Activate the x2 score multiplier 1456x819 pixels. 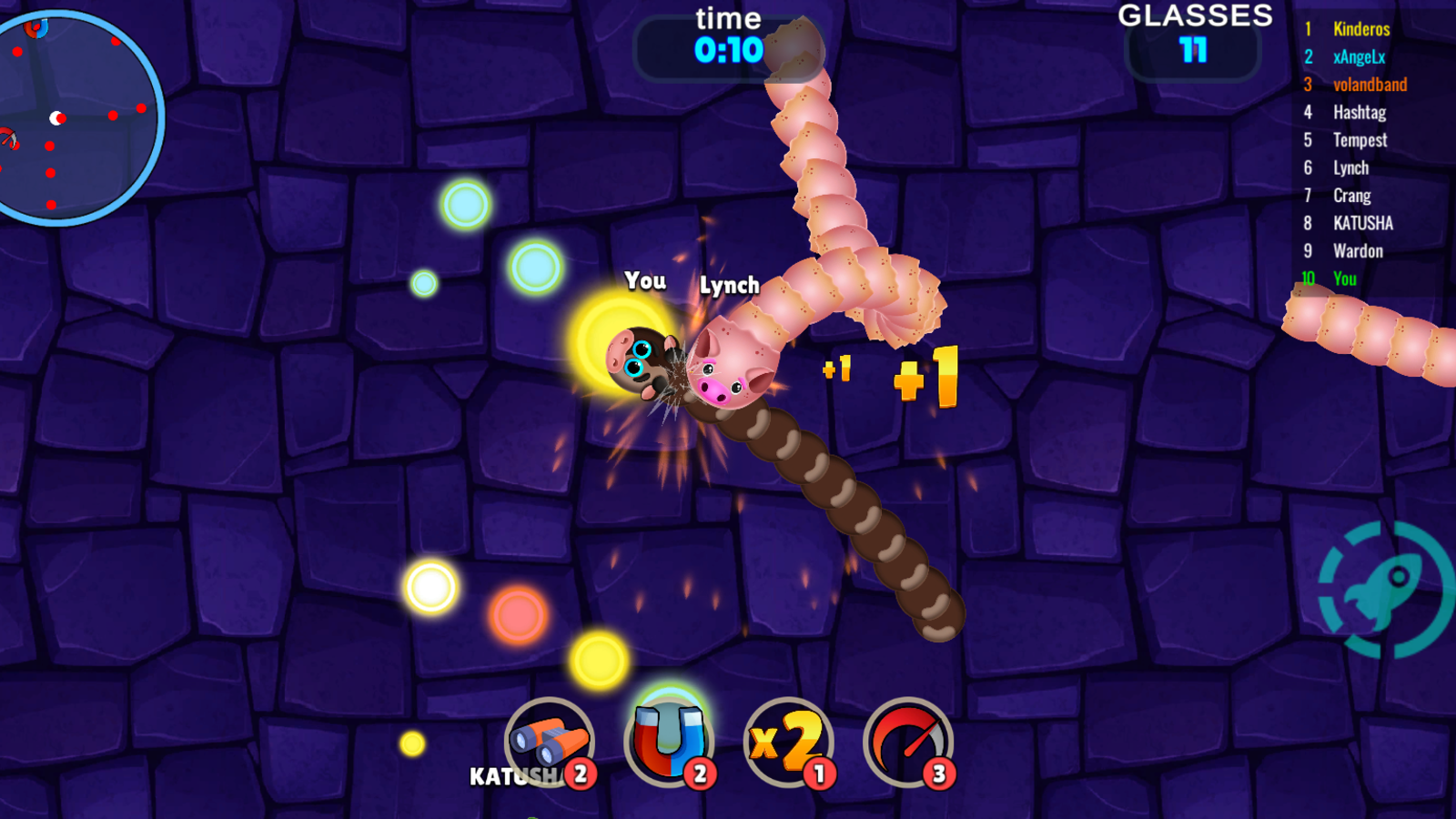[787, 742]
